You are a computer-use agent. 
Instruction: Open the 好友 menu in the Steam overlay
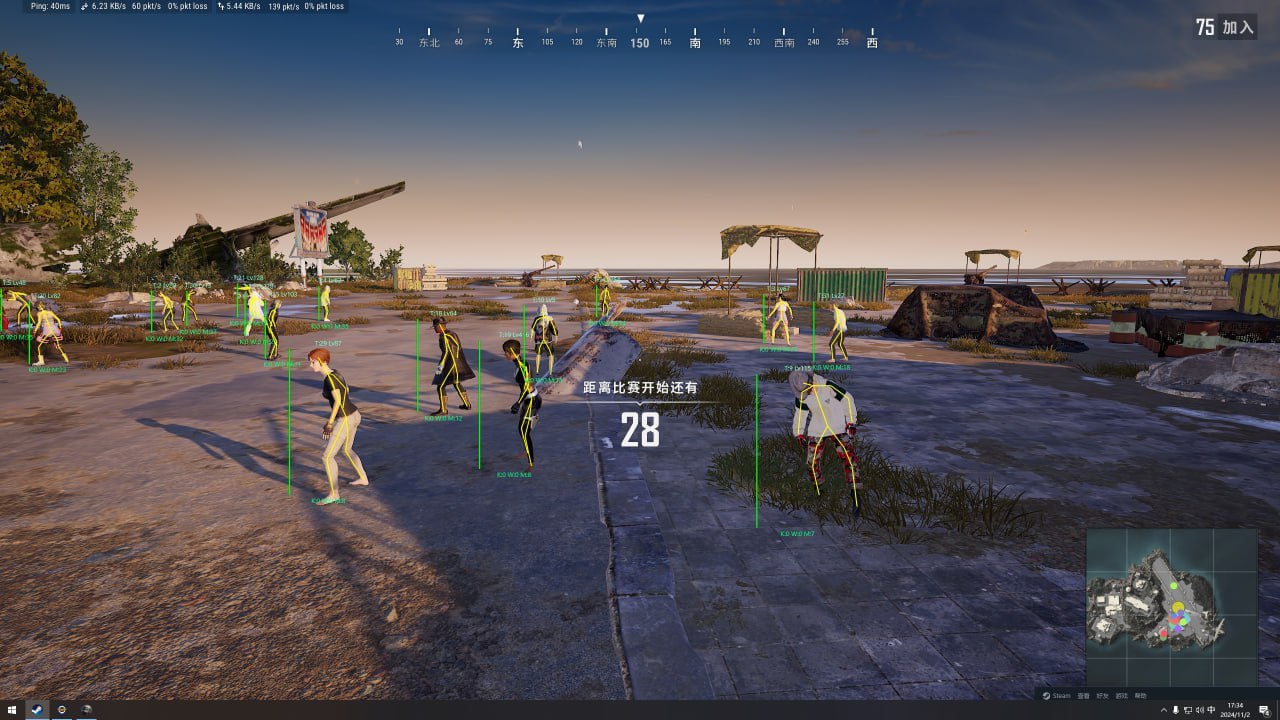pos(1102,696)
